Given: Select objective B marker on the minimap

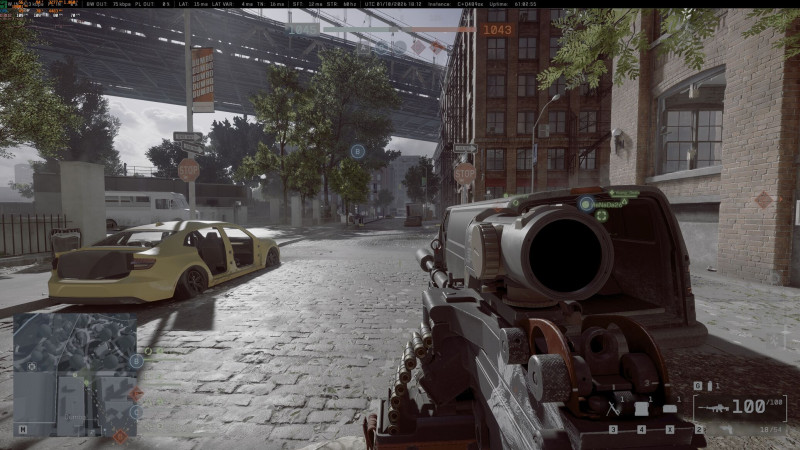Looking at the screenshot, I should 136,361.
